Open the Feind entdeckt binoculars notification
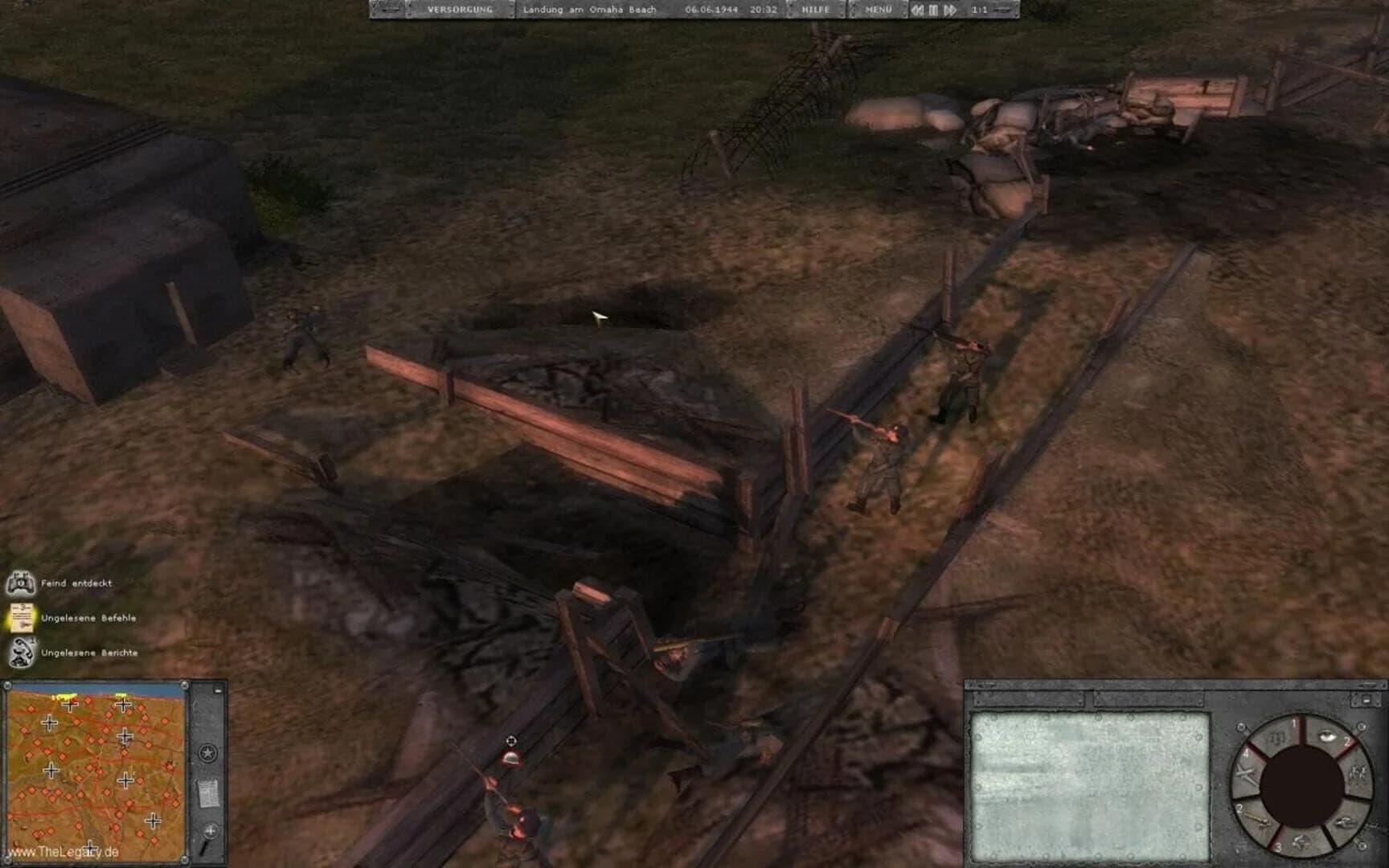 click(x=22, y=584)
